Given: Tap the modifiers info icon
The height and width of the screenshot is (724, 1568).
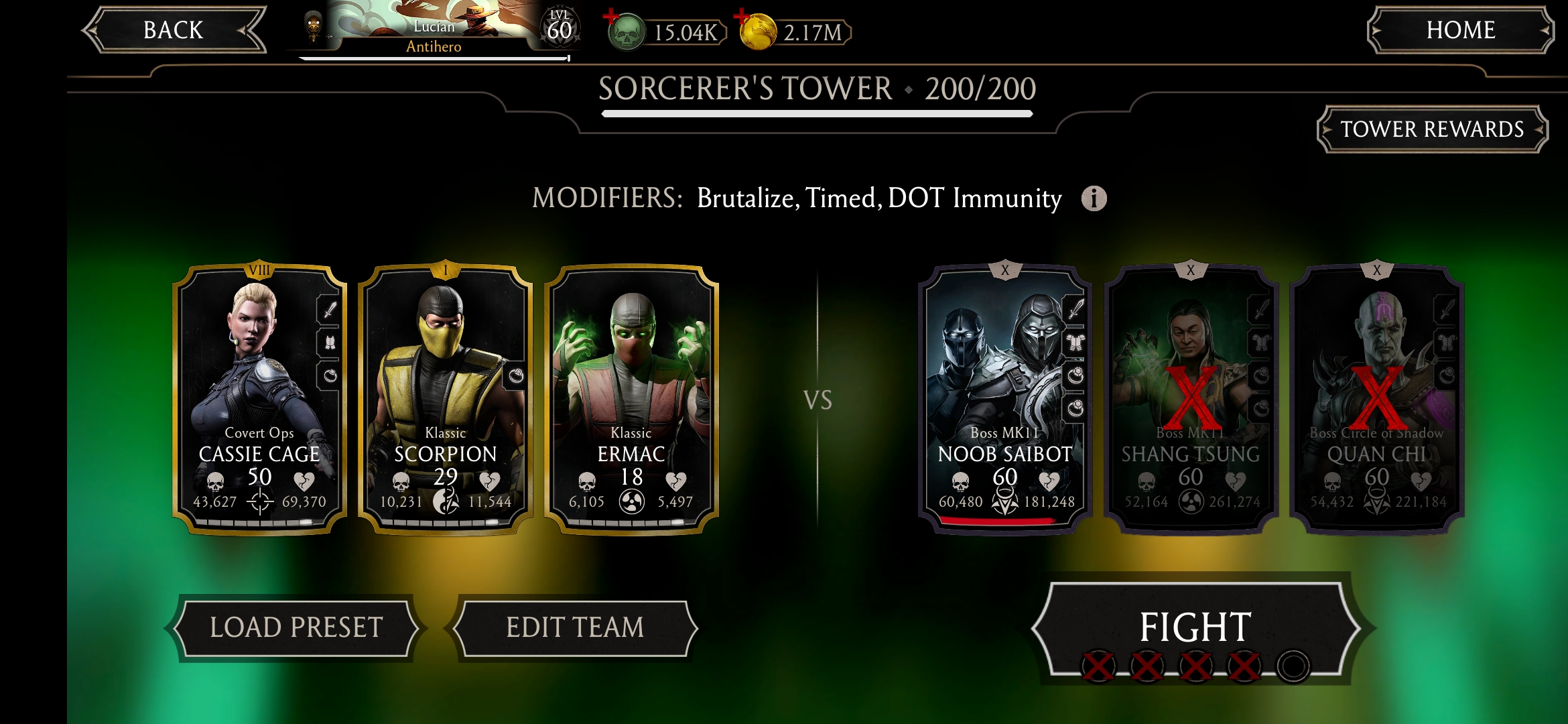Looking at the screenshot, I should click(x=1094, y=198).
